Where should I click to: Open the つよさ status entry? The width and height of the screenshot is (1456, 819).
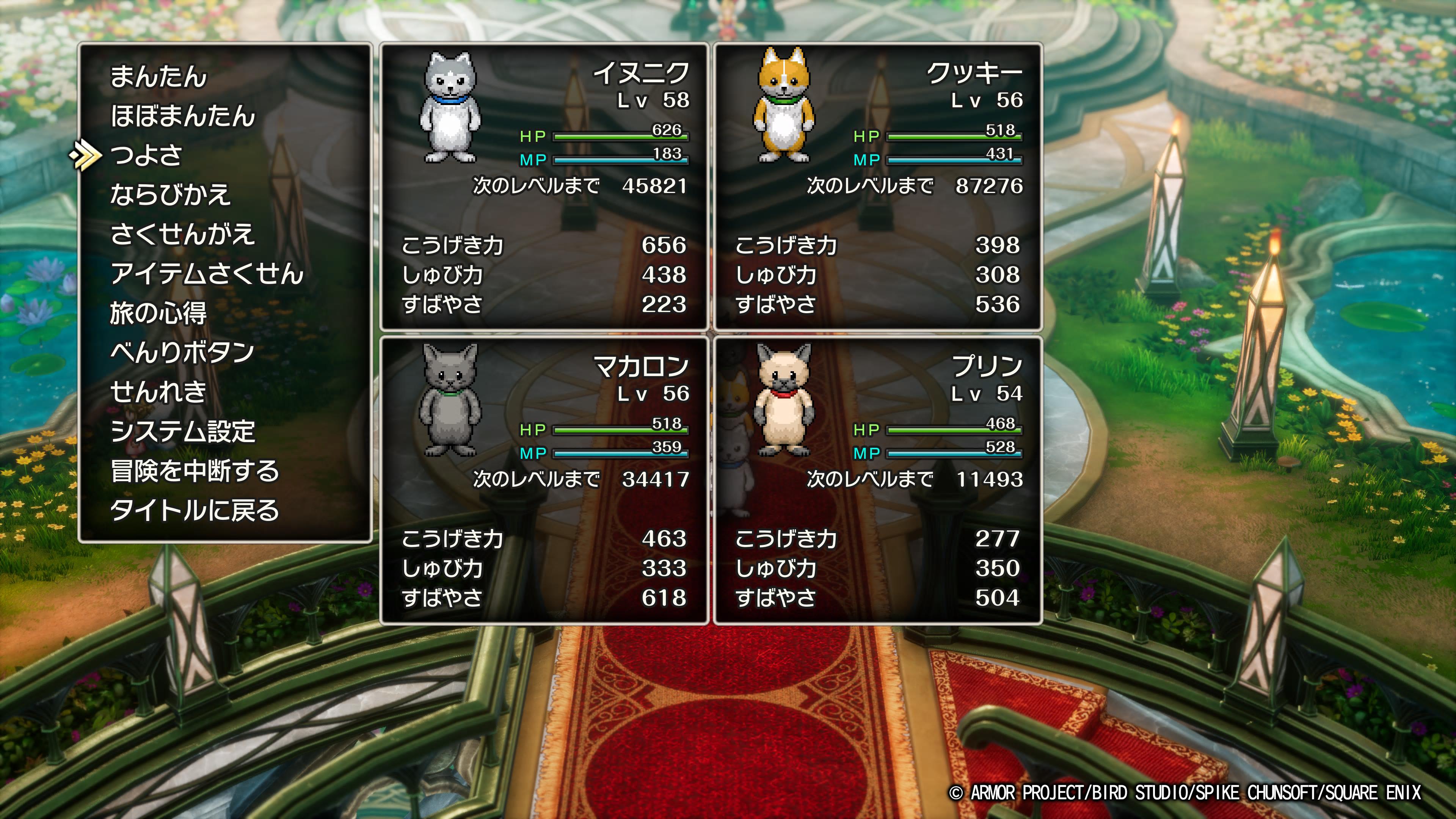(146, 155)
